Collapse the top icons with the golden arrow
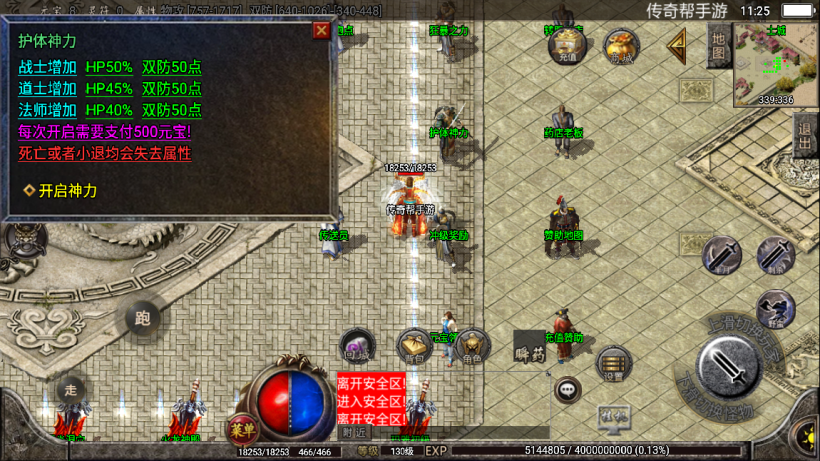 [677, 45]
